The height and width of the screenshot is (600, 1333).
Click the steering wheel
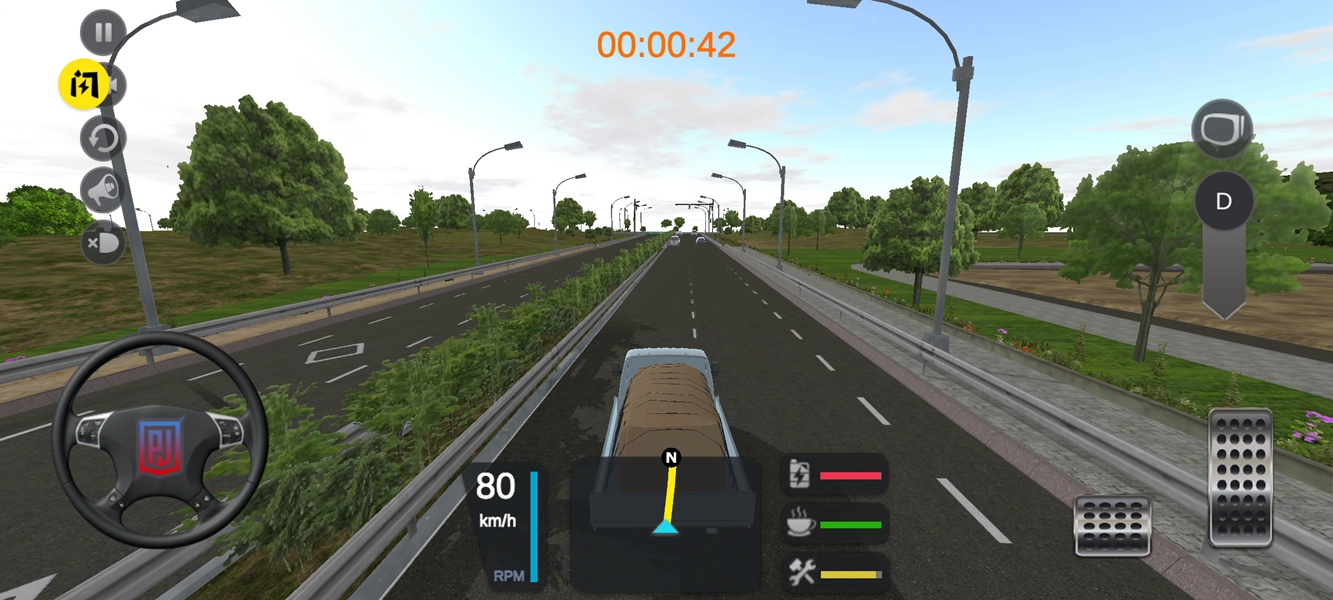[x=160, y=440]
